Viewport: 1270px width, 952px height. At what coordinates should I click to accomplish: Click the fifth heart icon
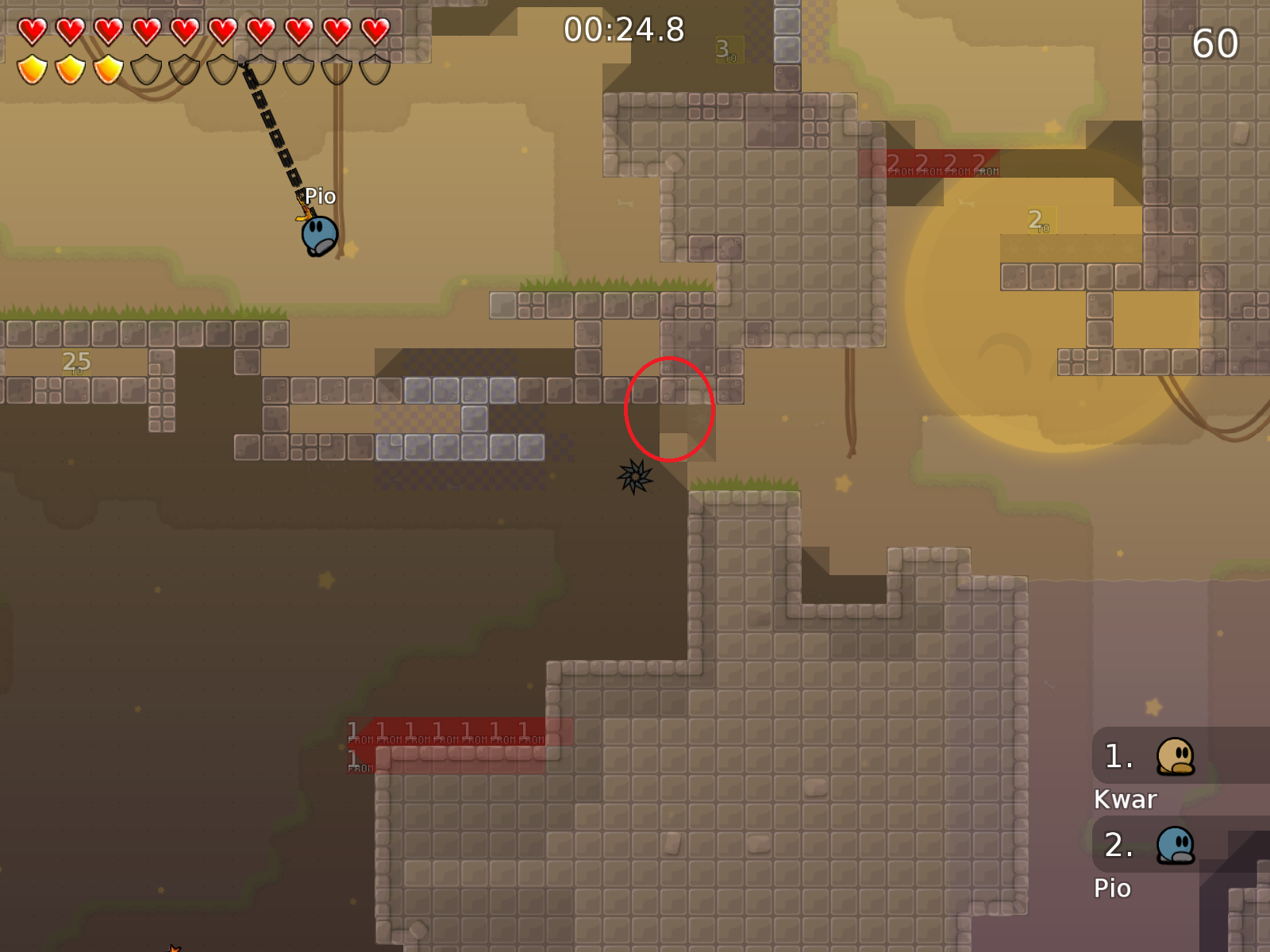coord(183,30)
